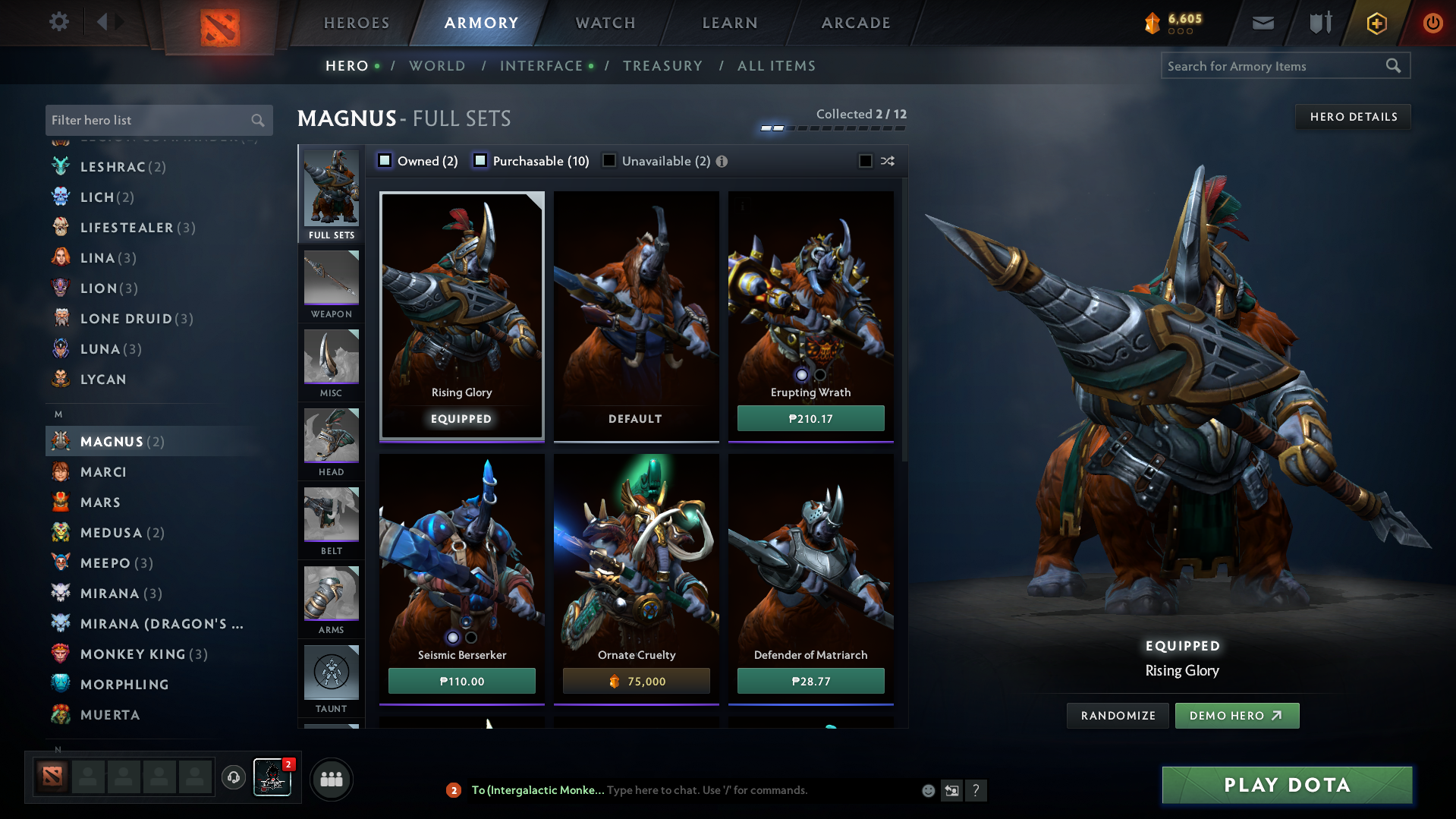This screenshot has width=1456, height=819.
Task: Open the Watch tab
Action: click(605, 23)
